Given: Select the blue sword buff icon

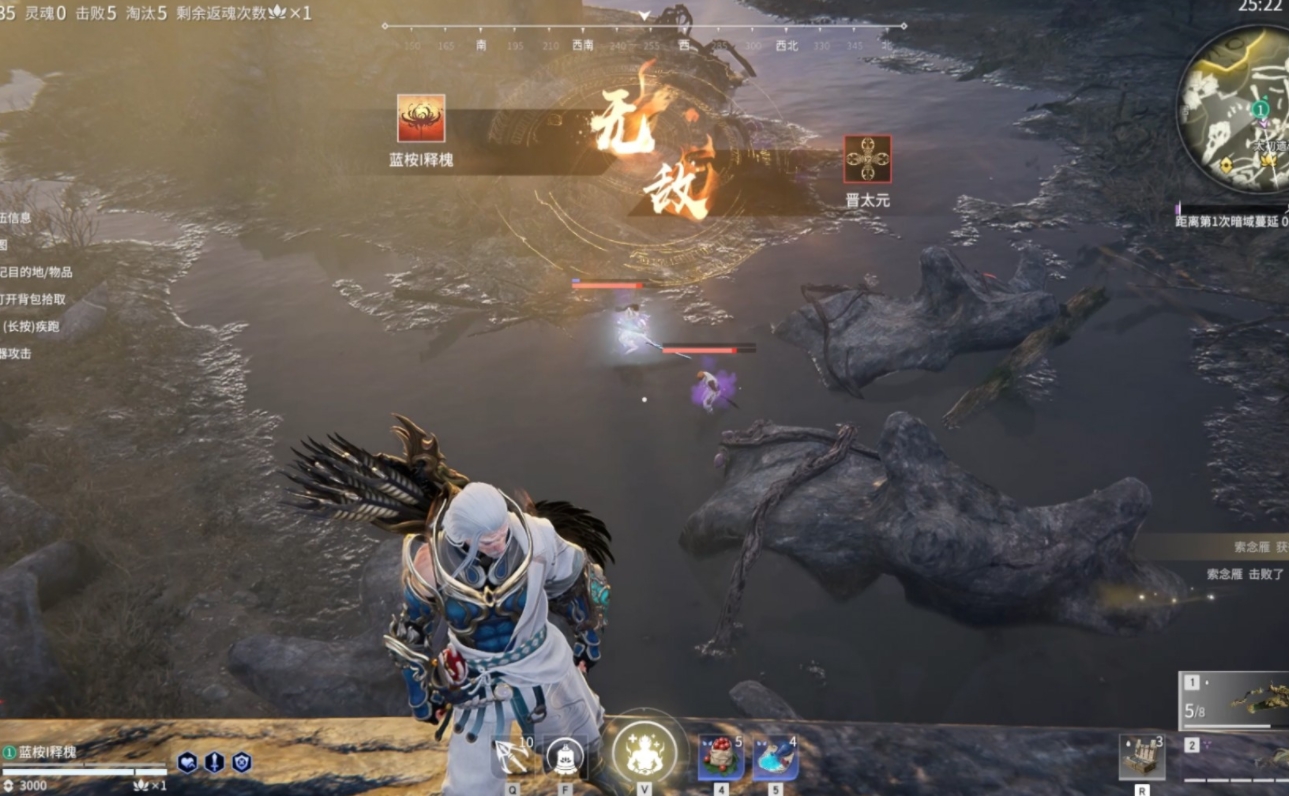Looking at the screenshot, I should coord(214,762).
